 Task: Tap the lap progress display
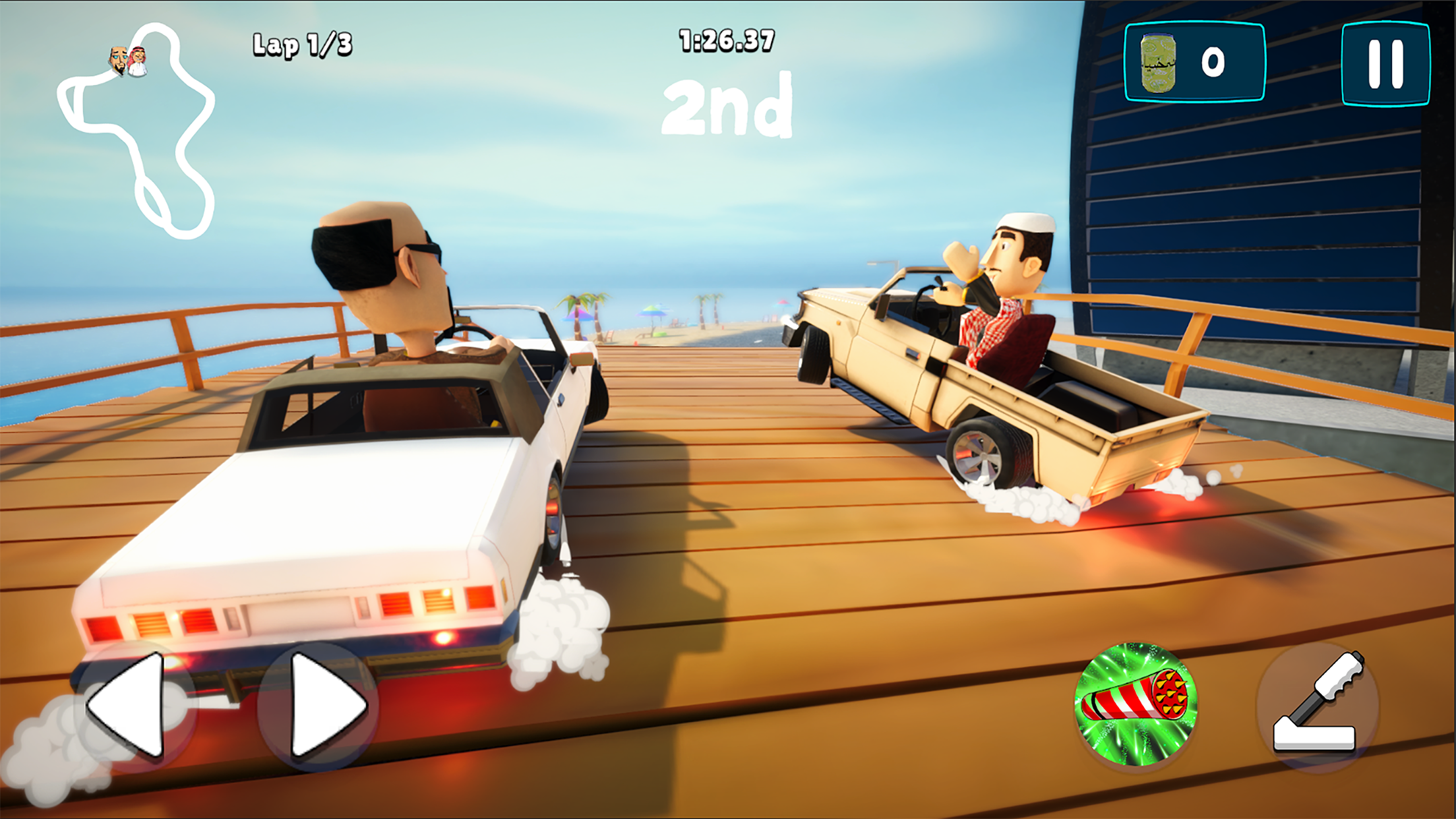(303, 44)
